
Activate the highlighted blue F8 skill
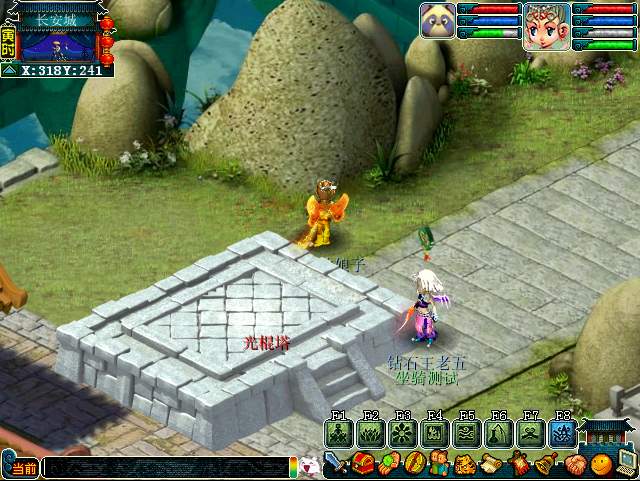[561, 433]
